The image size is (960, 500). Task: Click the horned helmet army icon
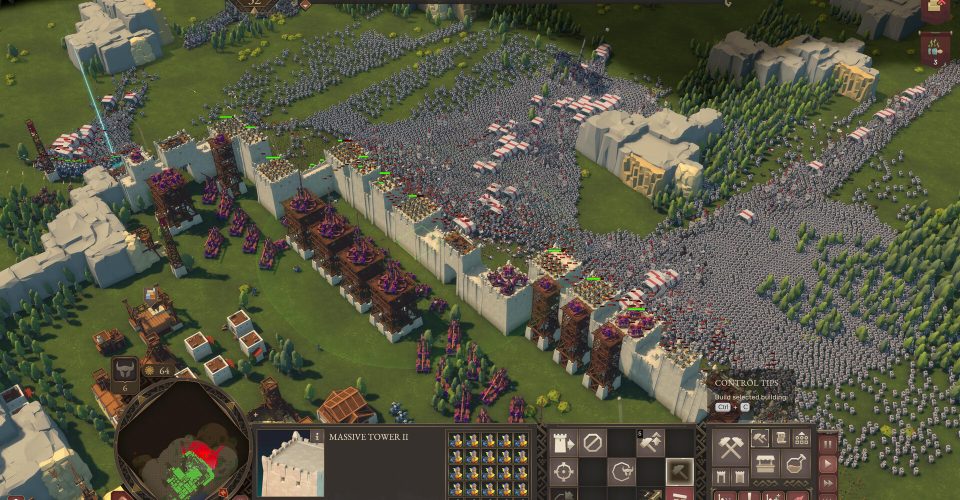[124, 369]
